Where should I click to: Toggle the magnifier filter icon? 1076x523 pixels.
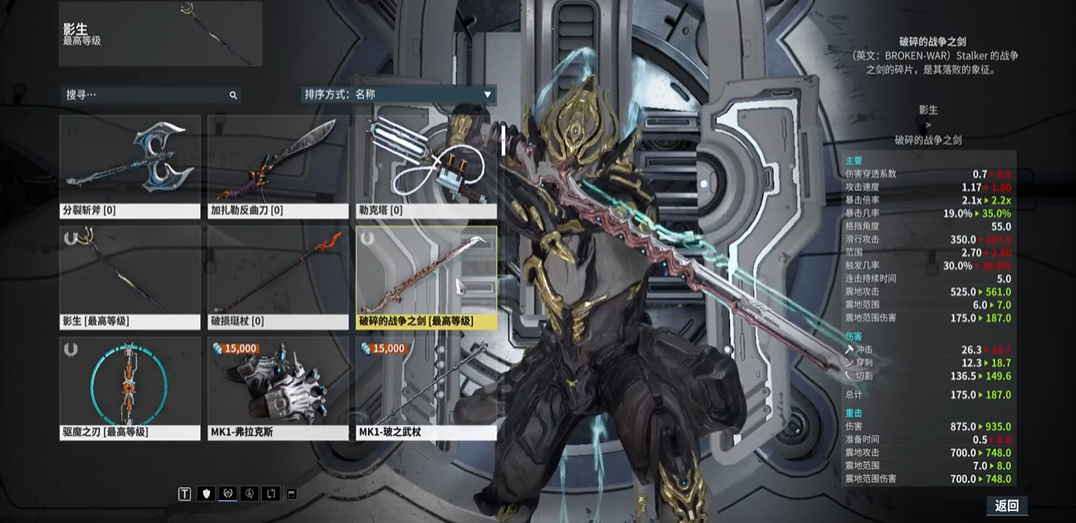click(249, 493)
